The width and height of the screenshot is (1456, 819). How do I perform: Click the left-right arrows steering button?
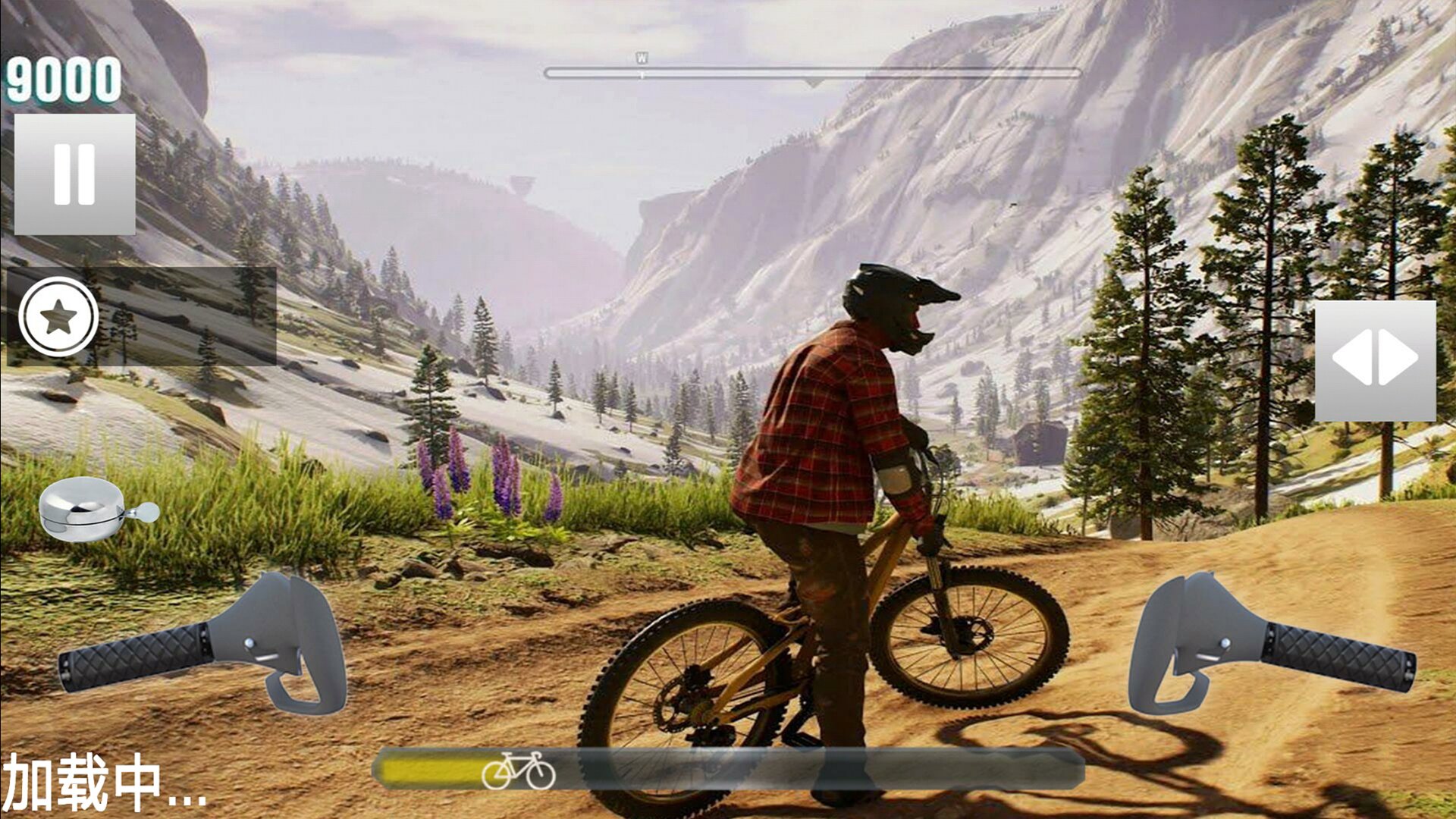pyautogui.click(x=1374, y=360)
